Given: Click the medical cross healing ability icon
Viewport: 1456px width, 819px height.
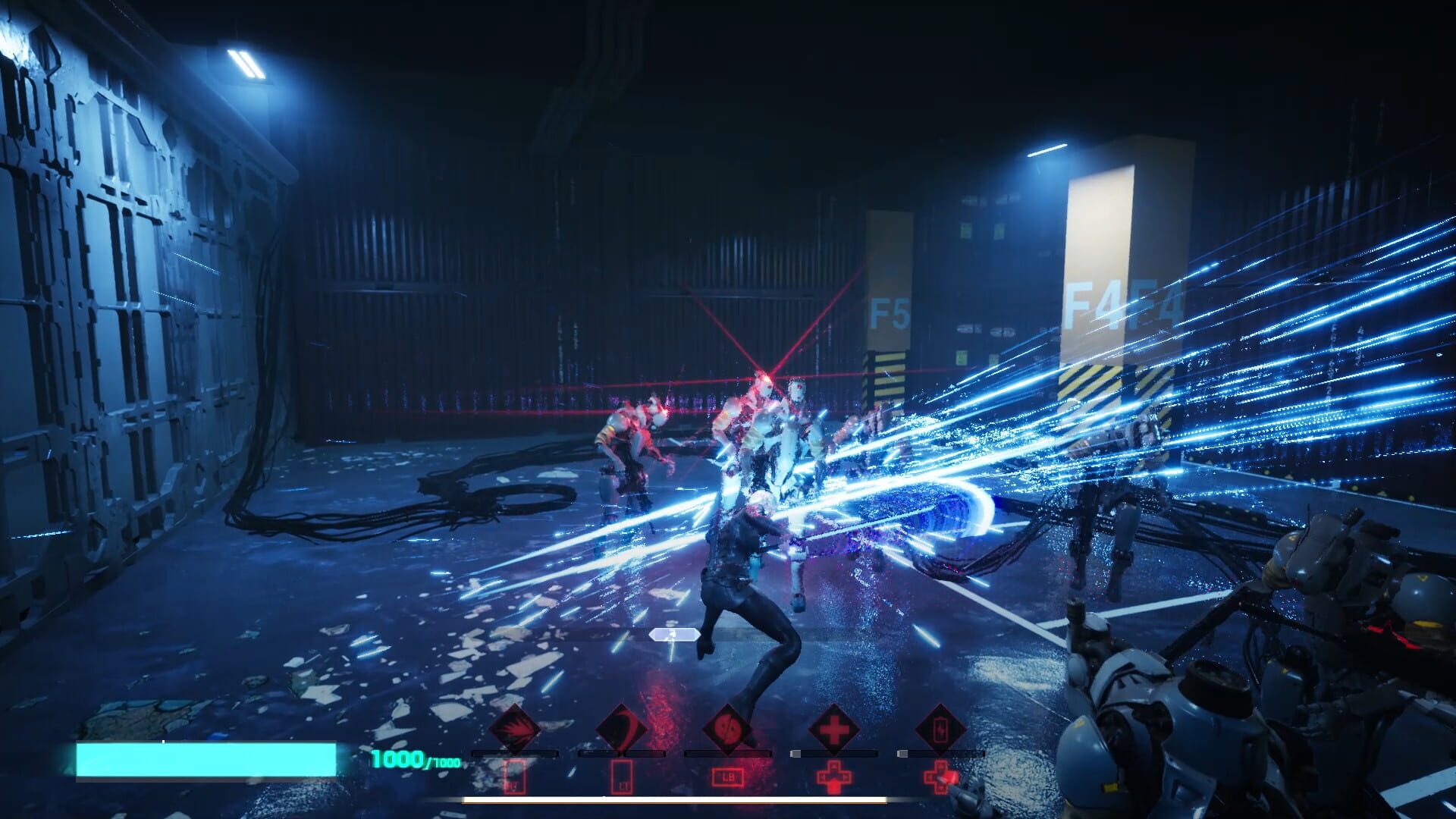Looking at the screenshot, I should (835, 730).
